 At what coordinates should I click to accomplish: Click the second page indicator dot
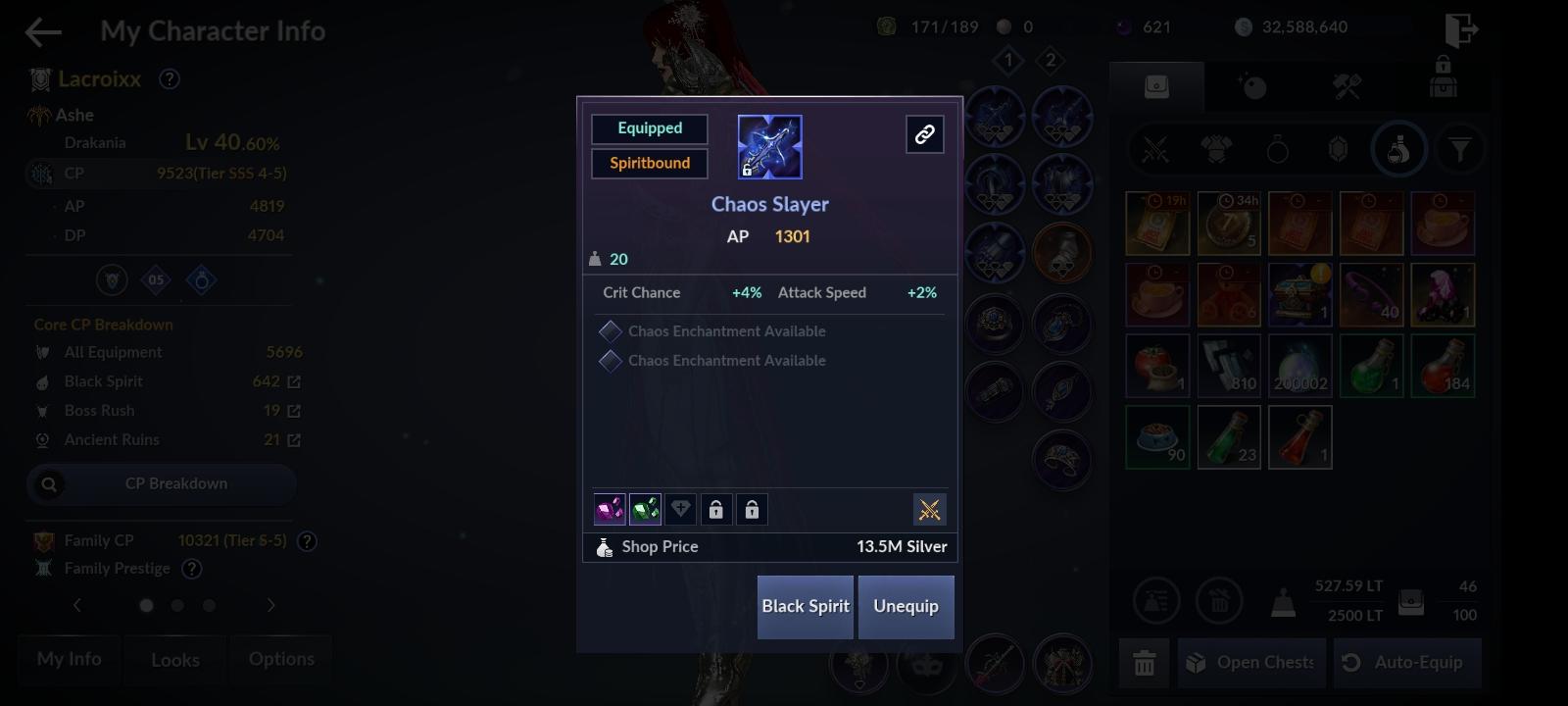coord(178,605)
